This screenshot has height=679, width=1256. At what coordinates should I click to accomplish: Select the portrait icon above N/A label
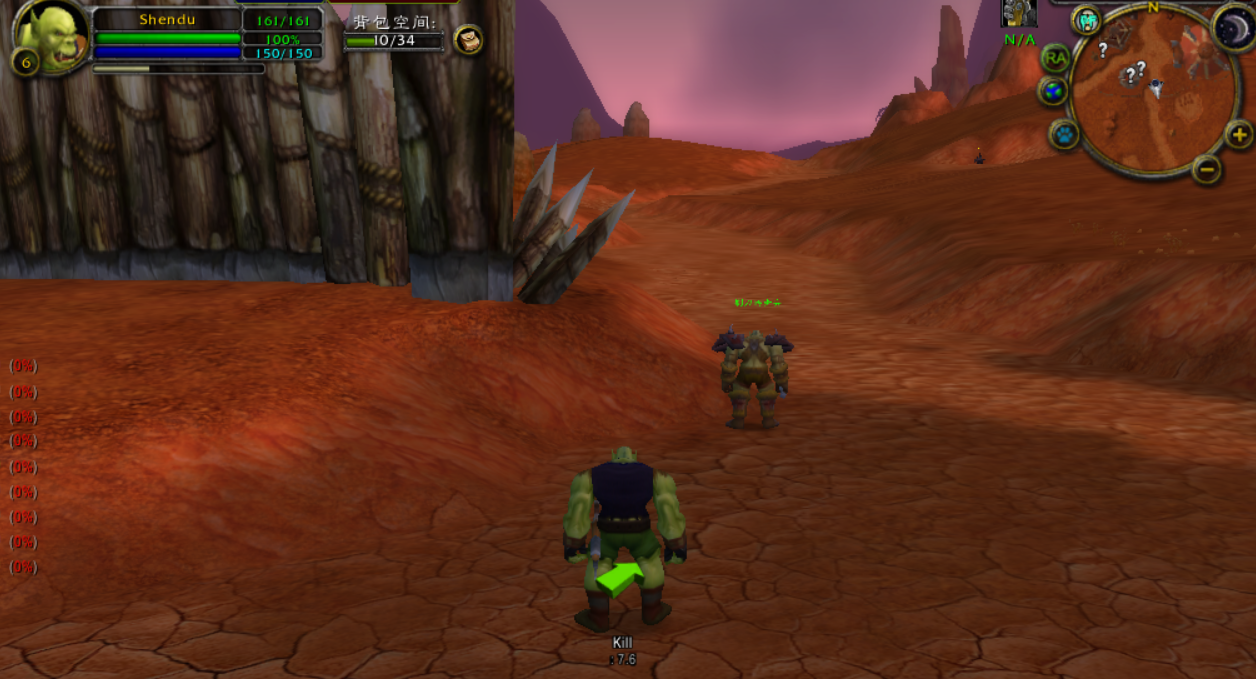(x=1019, y=13)
